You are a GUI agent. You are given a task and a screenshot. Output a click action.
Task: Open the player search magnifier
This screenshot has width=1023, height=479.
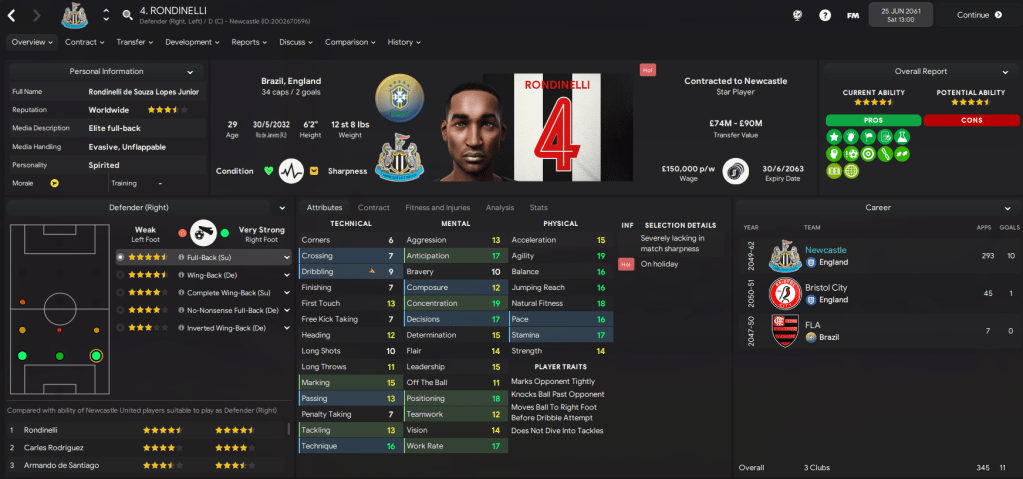128,15
